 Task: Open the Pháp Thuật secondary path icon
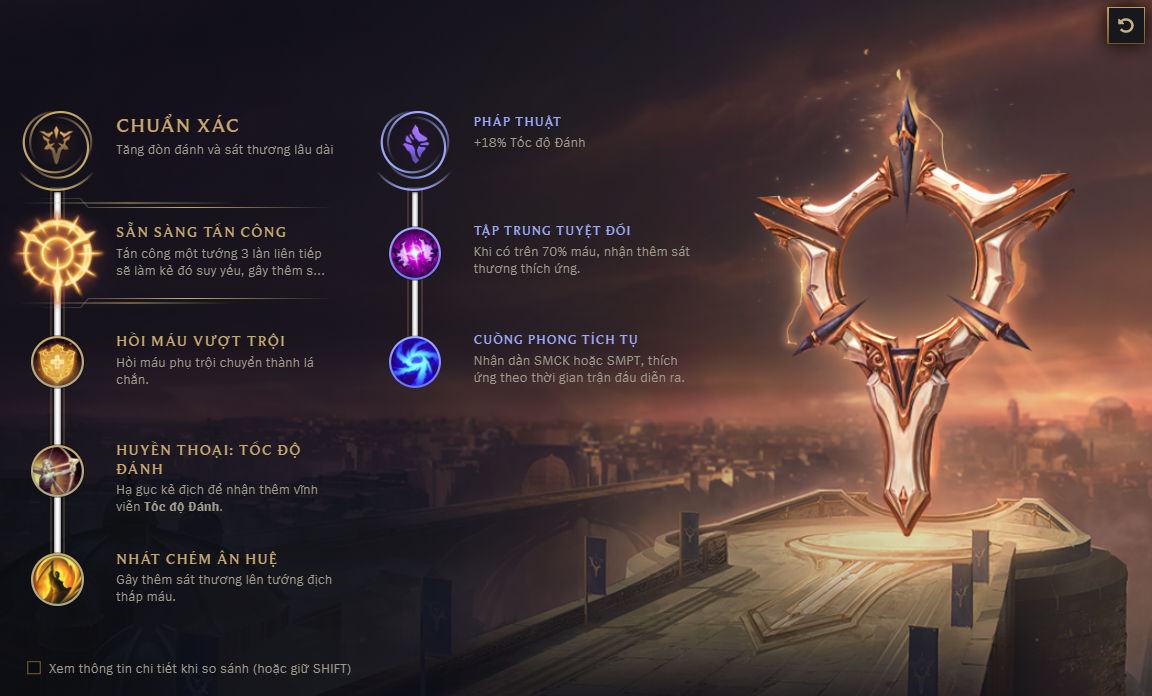pos(414,145)
